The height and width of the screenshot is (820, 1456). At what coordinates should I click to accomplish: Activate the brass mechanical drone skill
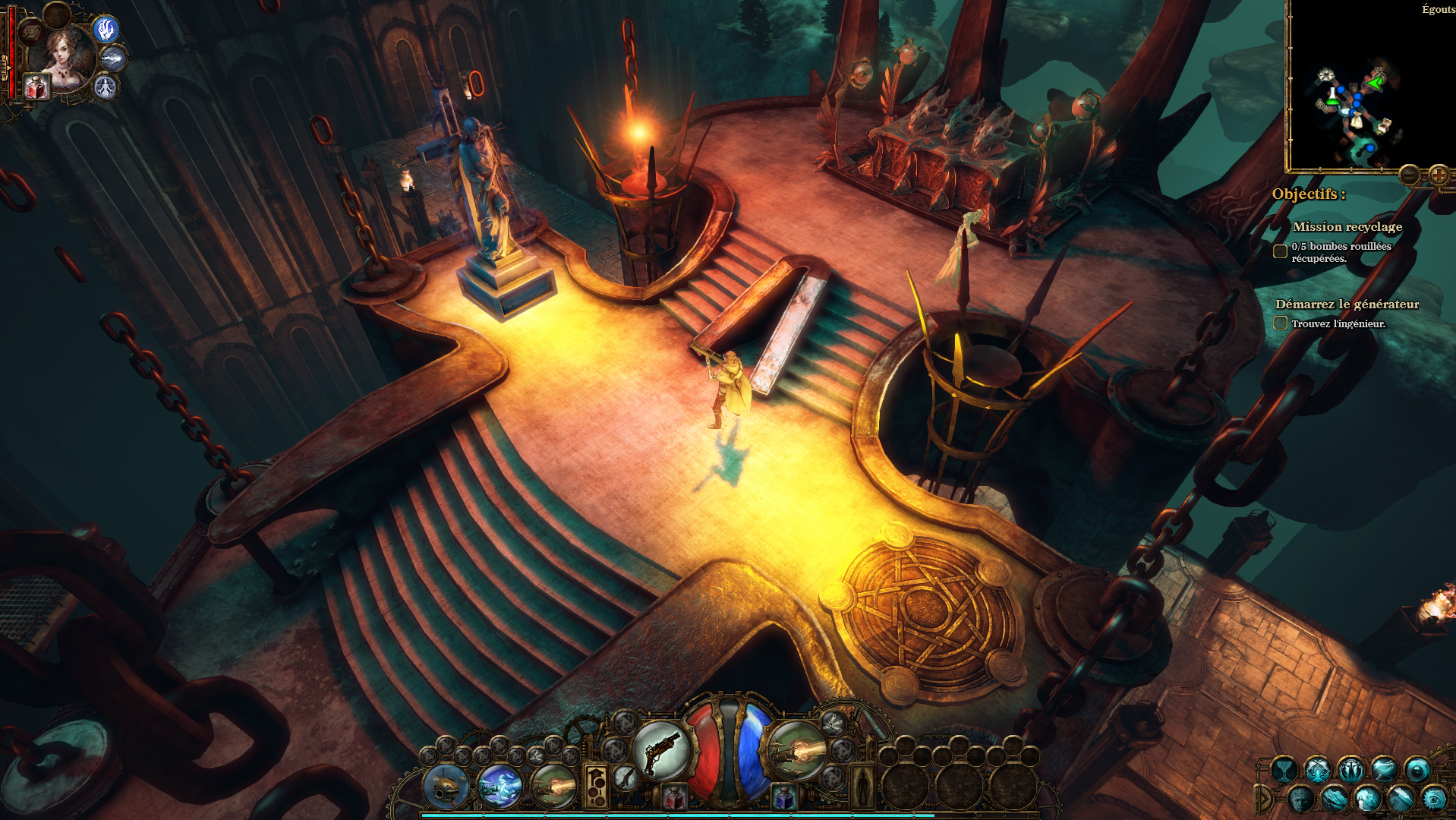446,786
